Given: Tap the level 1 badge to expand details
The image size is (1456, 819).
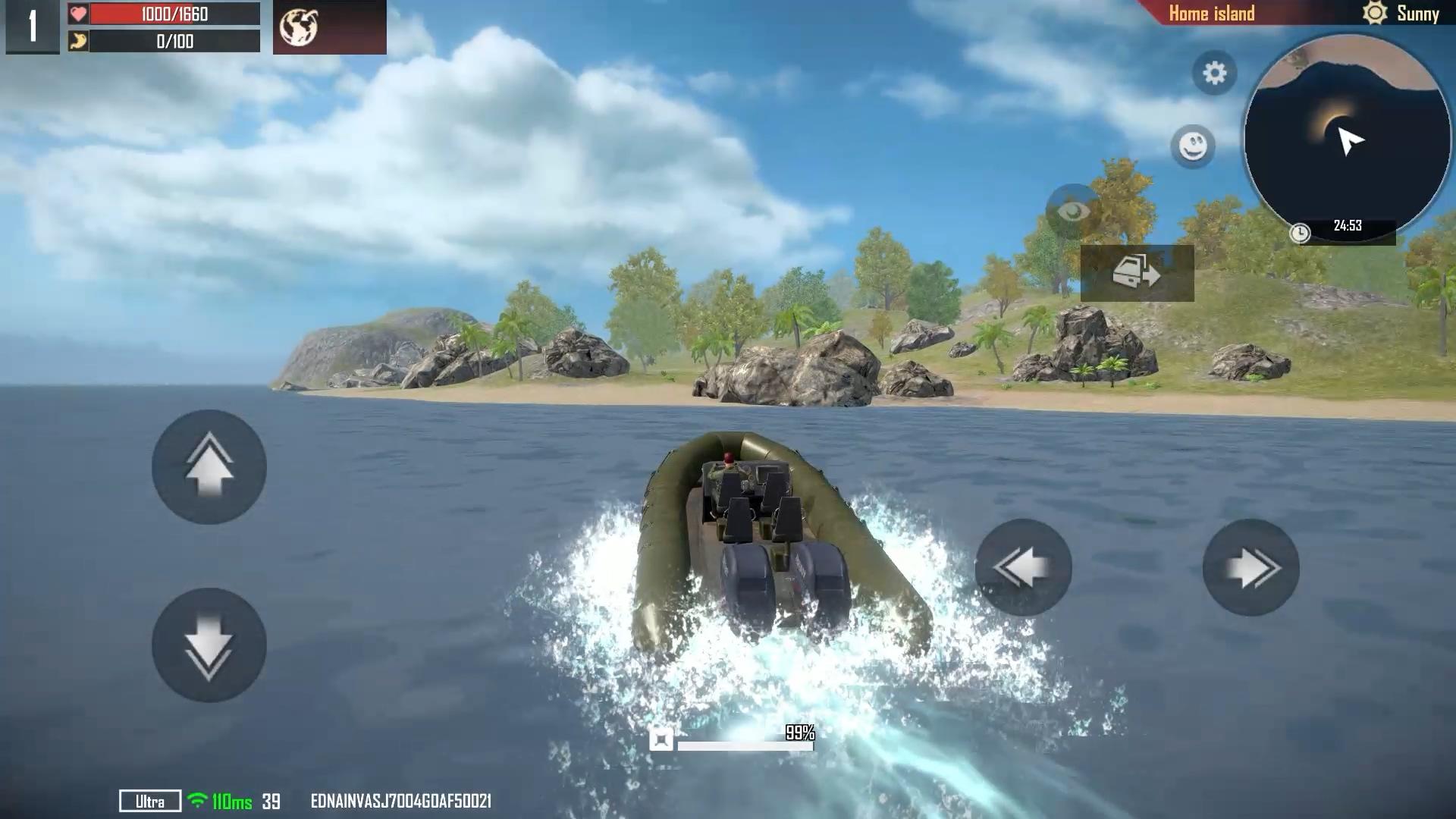Looking at the screenshot, I should click(x=32, y=27).
